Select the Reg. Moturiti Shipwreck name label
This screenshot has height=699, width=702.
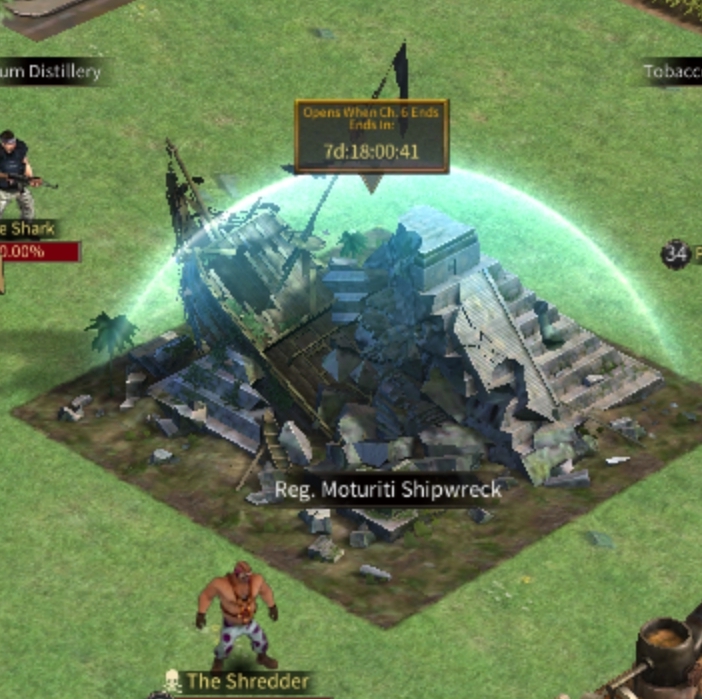(x=388, y=491)
